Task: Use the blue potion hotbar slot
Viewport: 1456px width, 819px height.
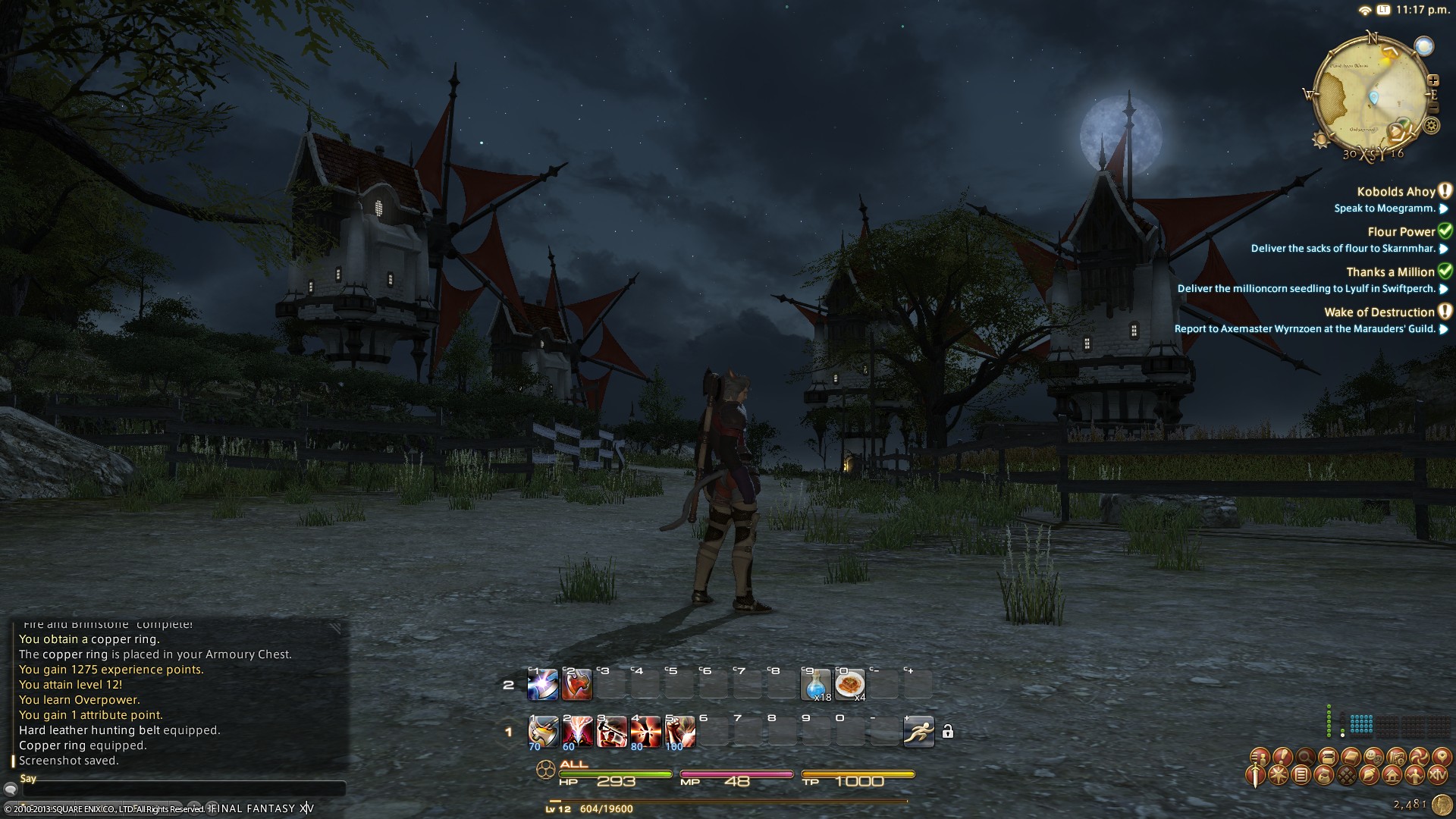Action: [x=816, y=685]
